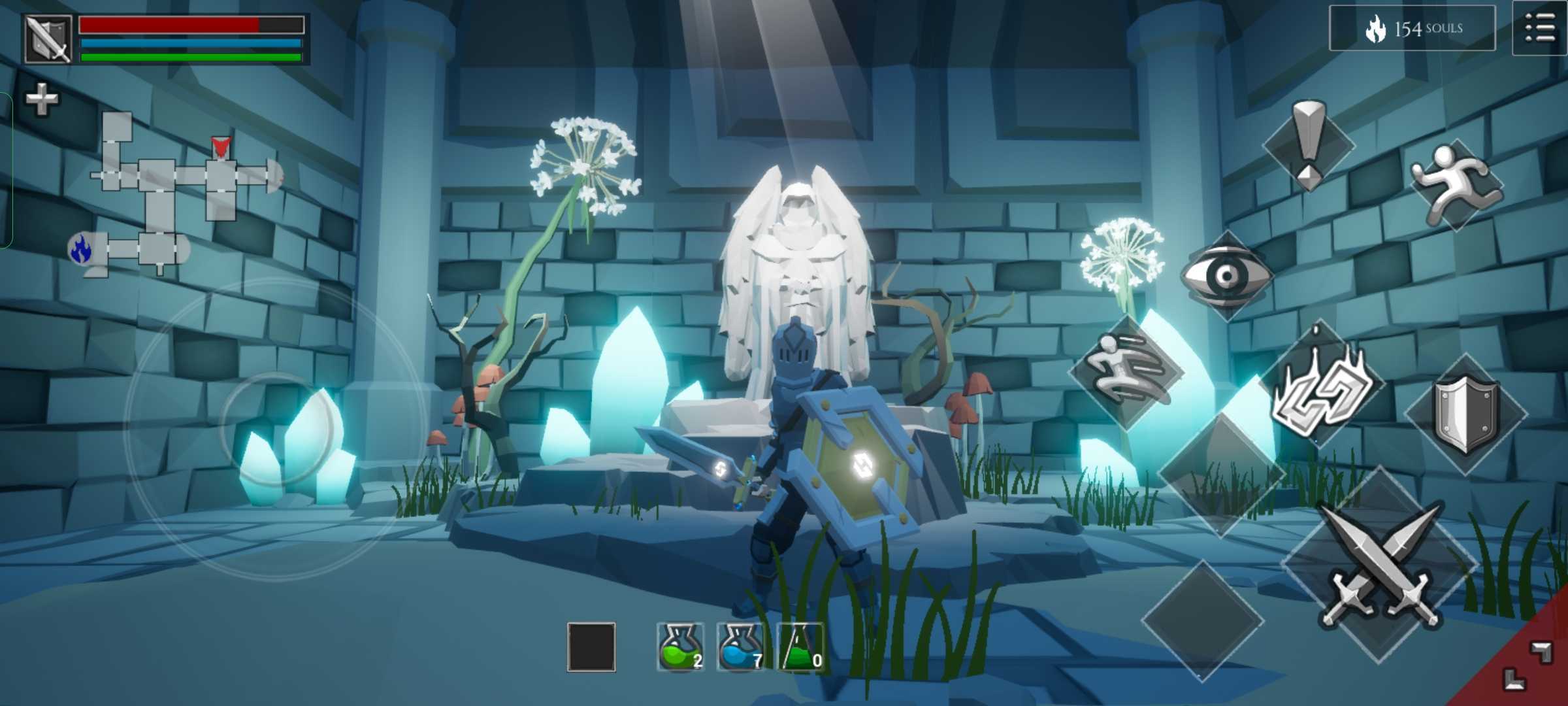Raise the shield block button
The width and height of the screenshot is (1568, 706).
click(x=1465, y=413)
